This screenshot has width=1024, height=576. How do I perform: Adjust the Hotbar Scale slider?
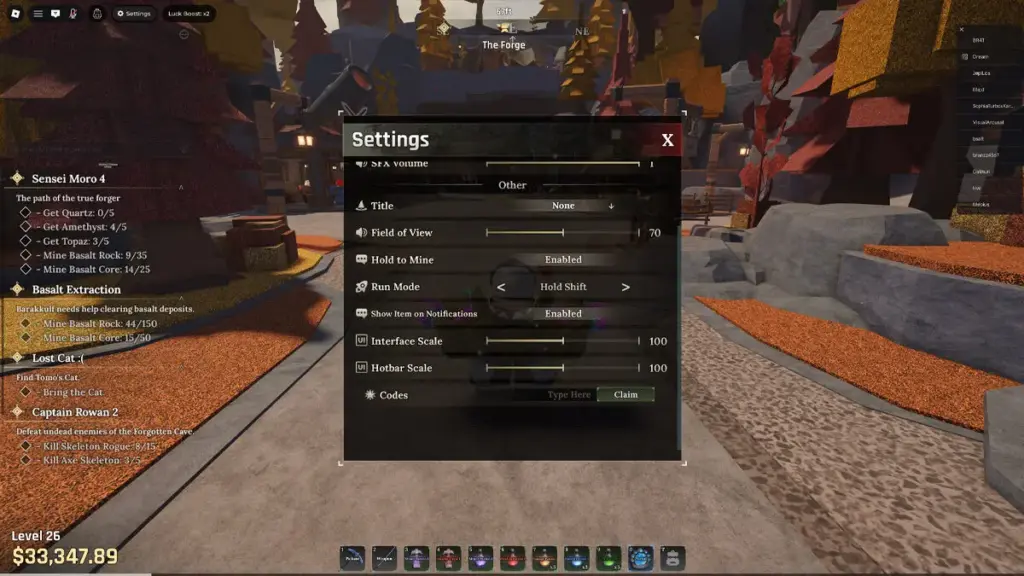pyautogui.click(x=562, y=368)
